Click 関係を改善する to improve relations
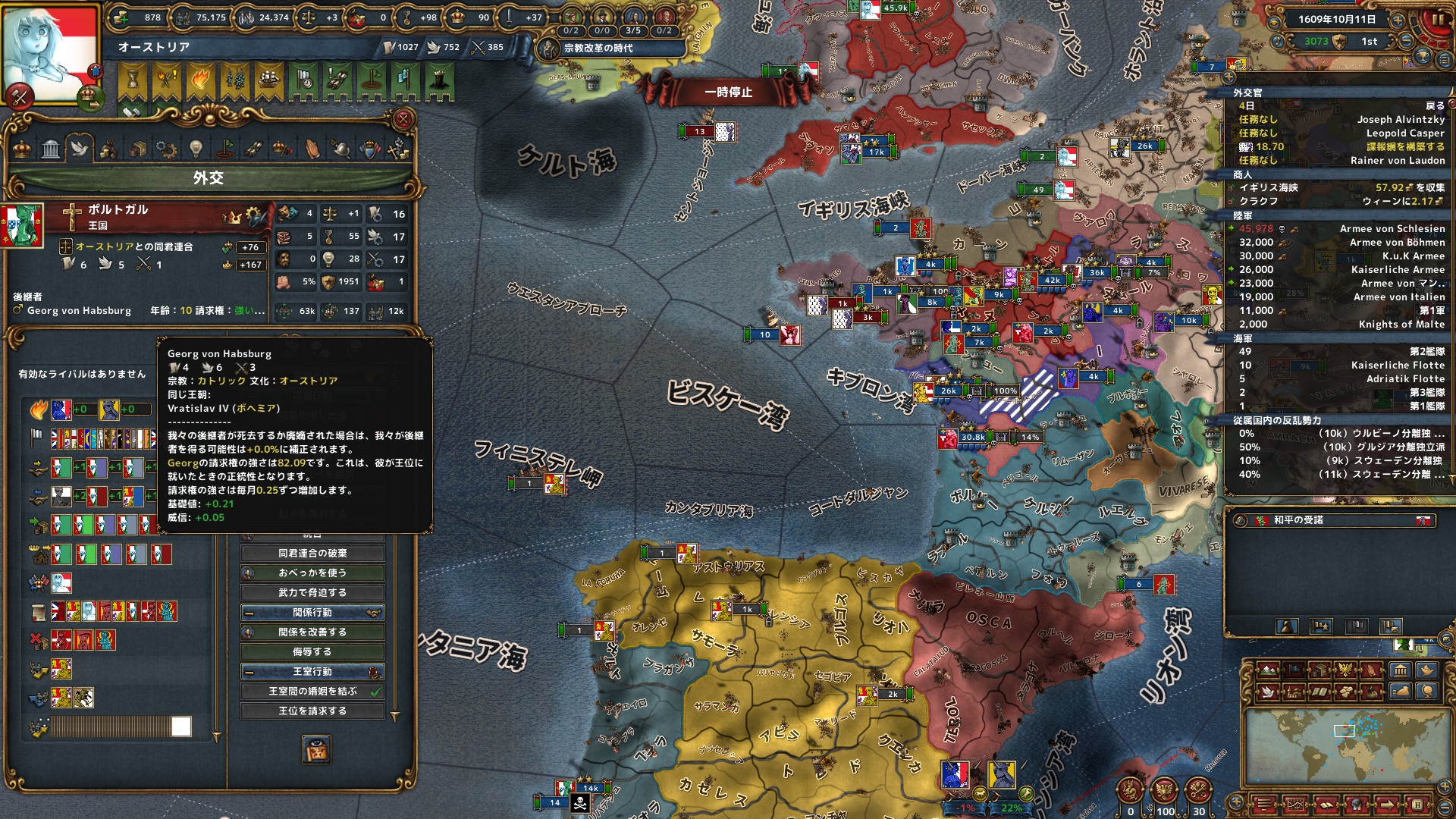The width and height of the screenshot is (1456, 819). (x=312, y=632)
